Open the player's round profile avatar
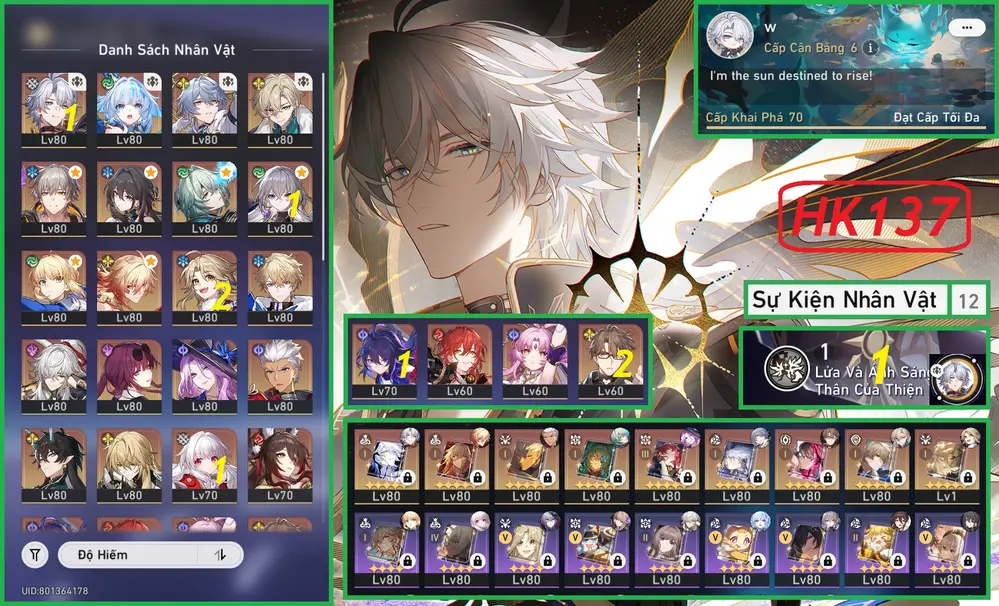The height and width of the screenshot is (606, 999). [x=730, y=36]
